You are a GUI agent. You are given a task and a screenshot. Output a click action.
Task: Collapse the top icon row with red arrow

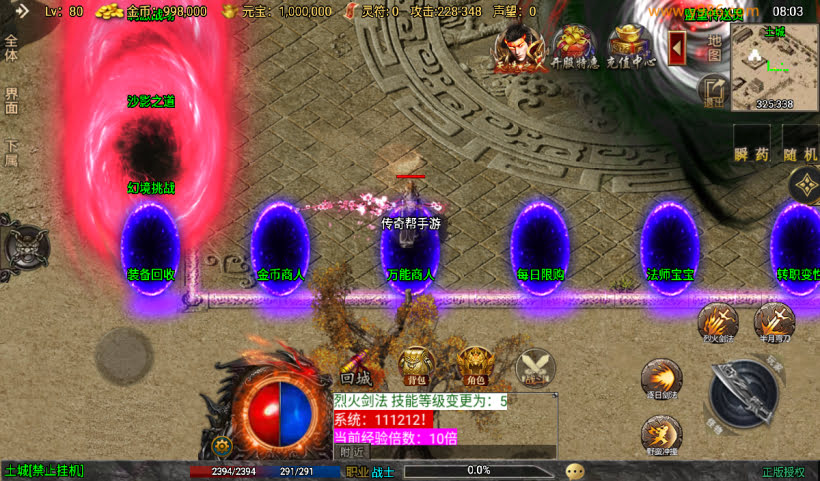[x=677, y=47]
